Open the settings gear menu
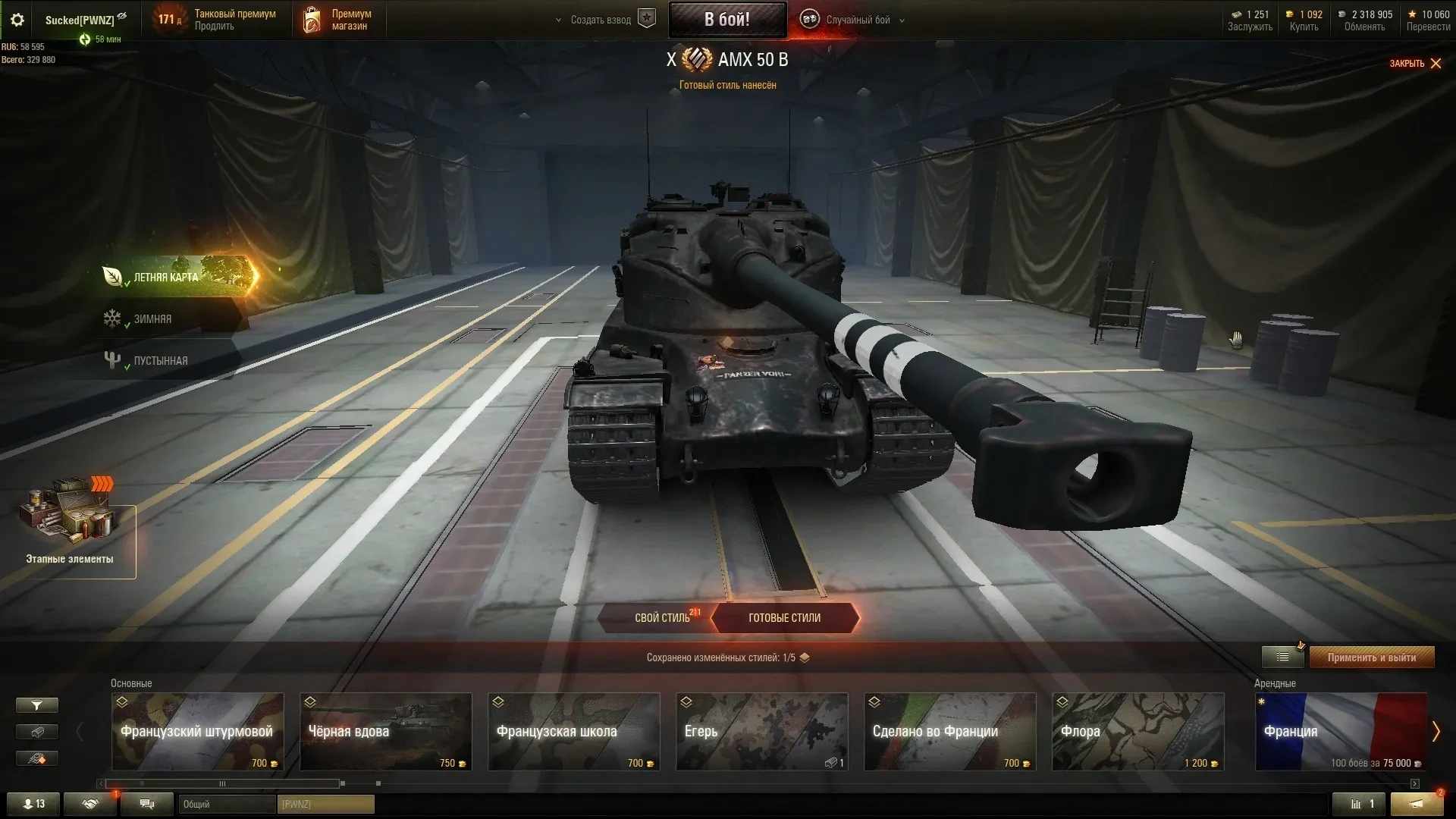This screenshot has width=1456, height=819. (17, 20)
